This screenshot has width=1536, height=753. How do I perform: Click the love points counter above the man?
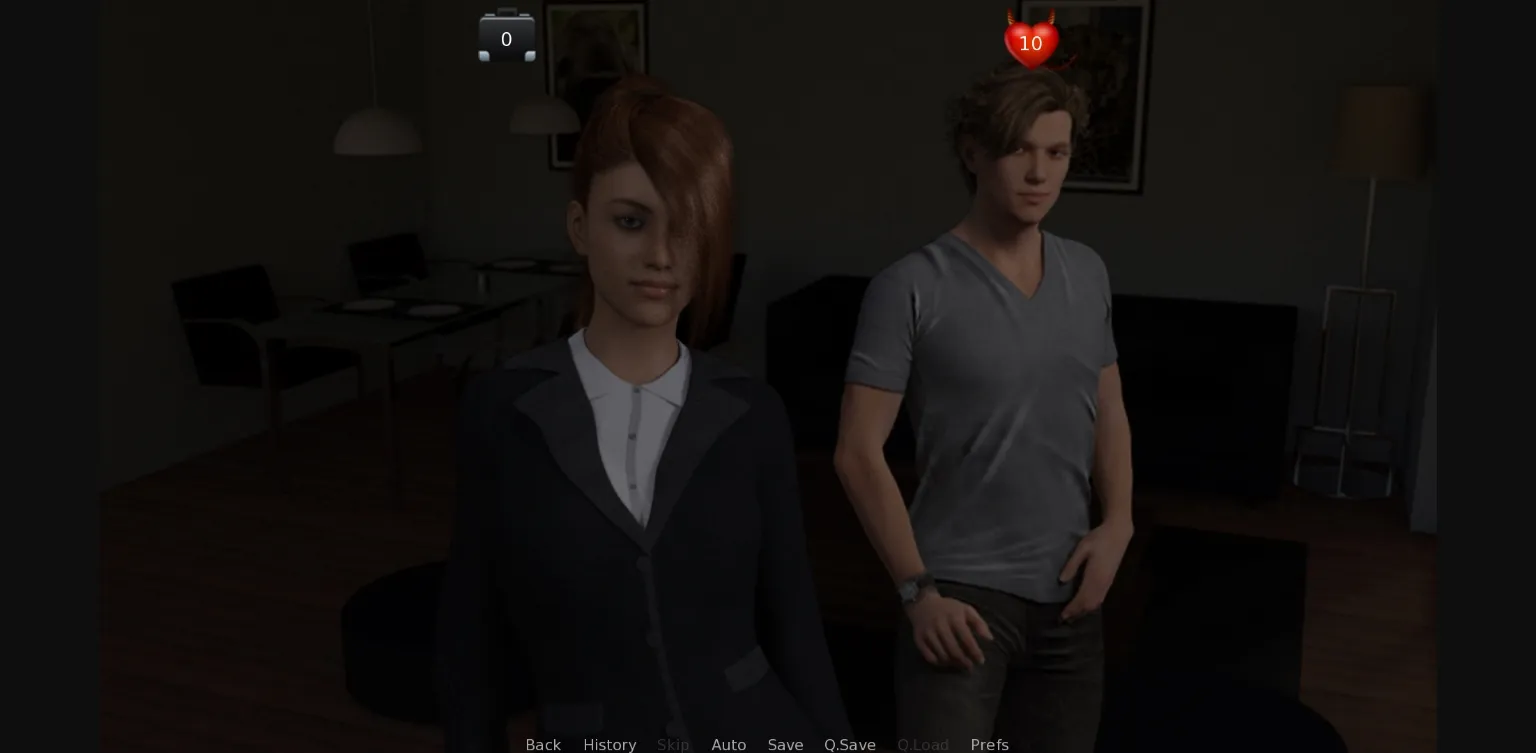1030,43
